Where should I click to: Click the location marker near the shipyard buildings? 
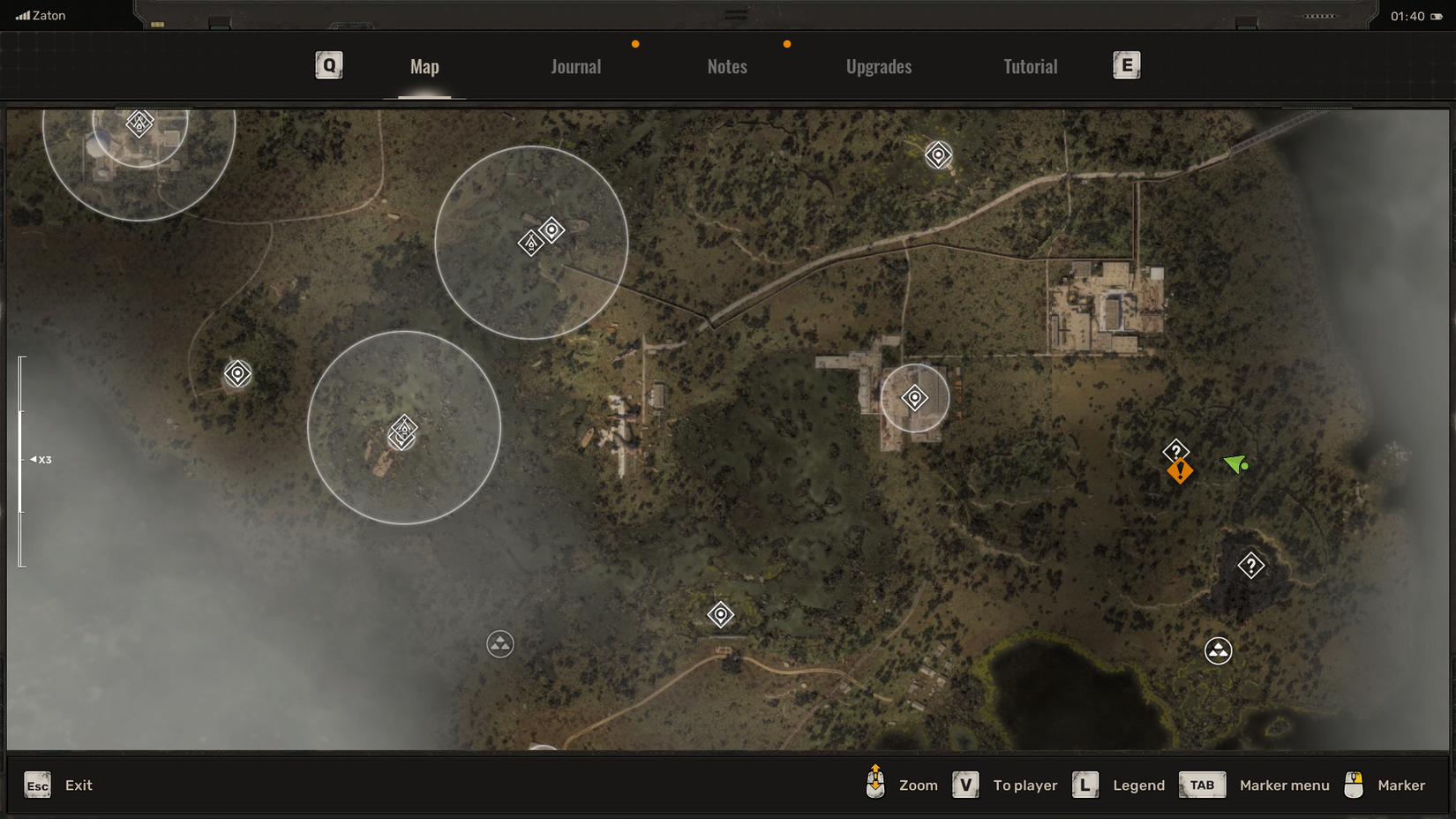tap(914, 398)
